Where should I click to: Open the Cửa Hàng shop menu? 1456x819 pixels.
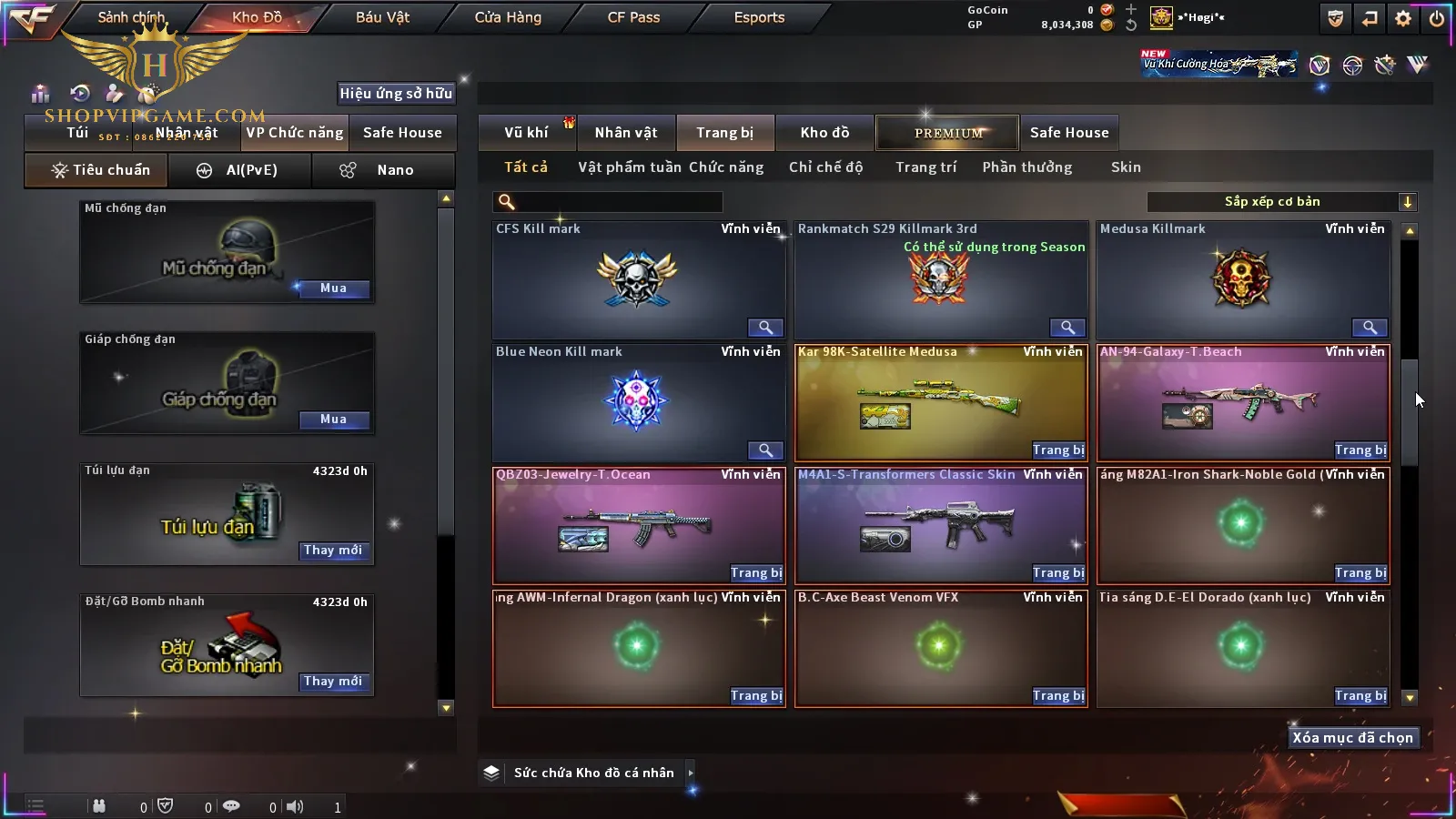pos(508,17)
